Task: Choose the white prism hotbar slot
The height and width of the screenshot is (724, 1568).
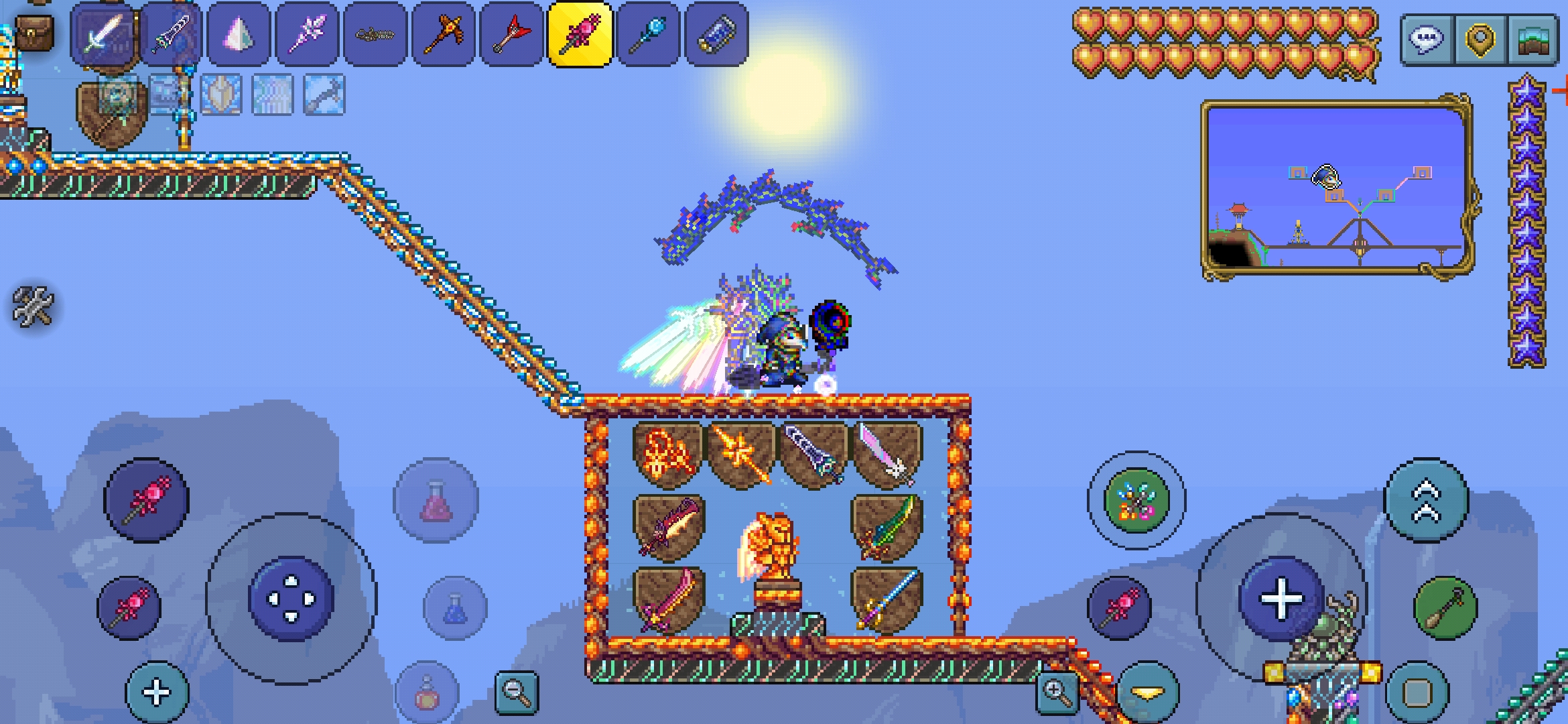Action: pos(239,34)
